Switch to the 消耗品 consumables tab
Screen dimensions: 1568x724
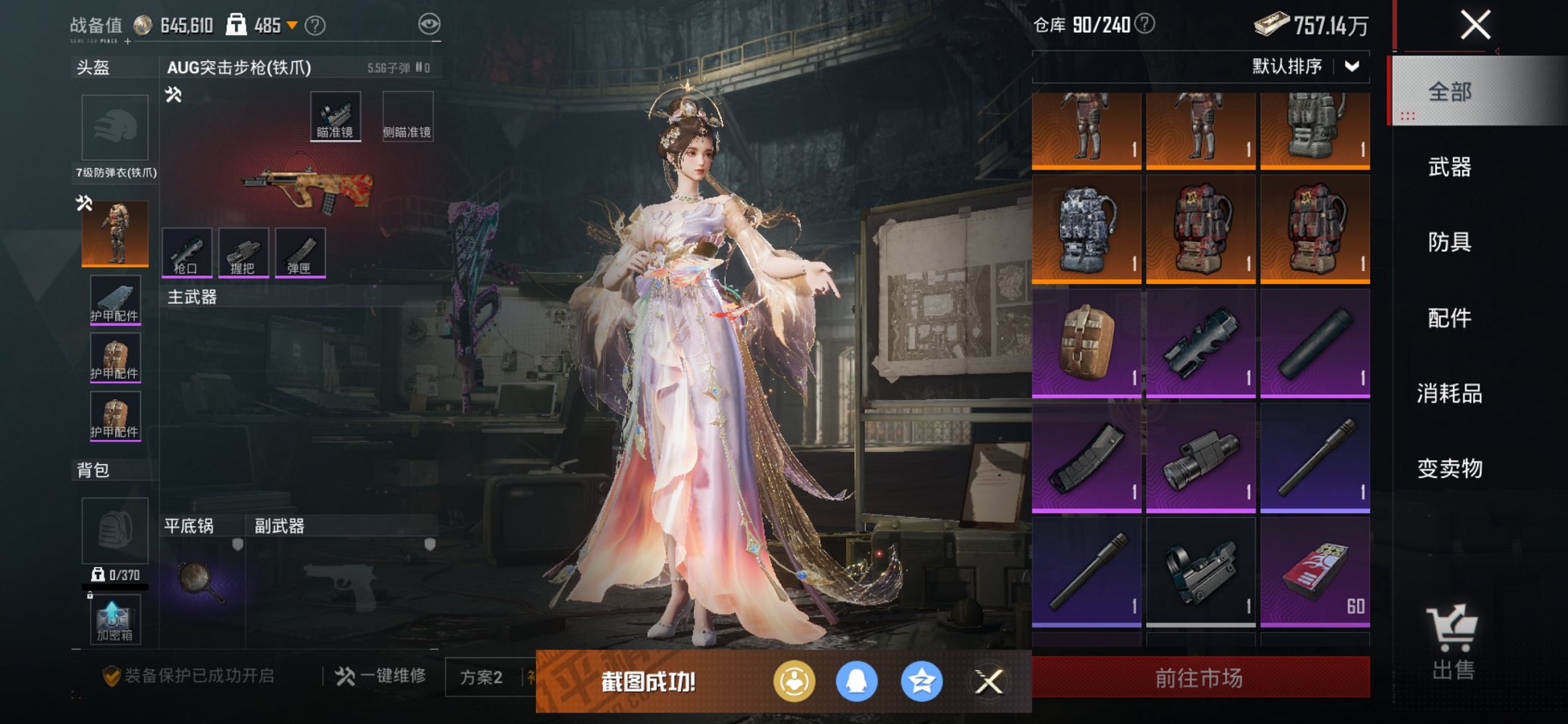pos(1449,394)
